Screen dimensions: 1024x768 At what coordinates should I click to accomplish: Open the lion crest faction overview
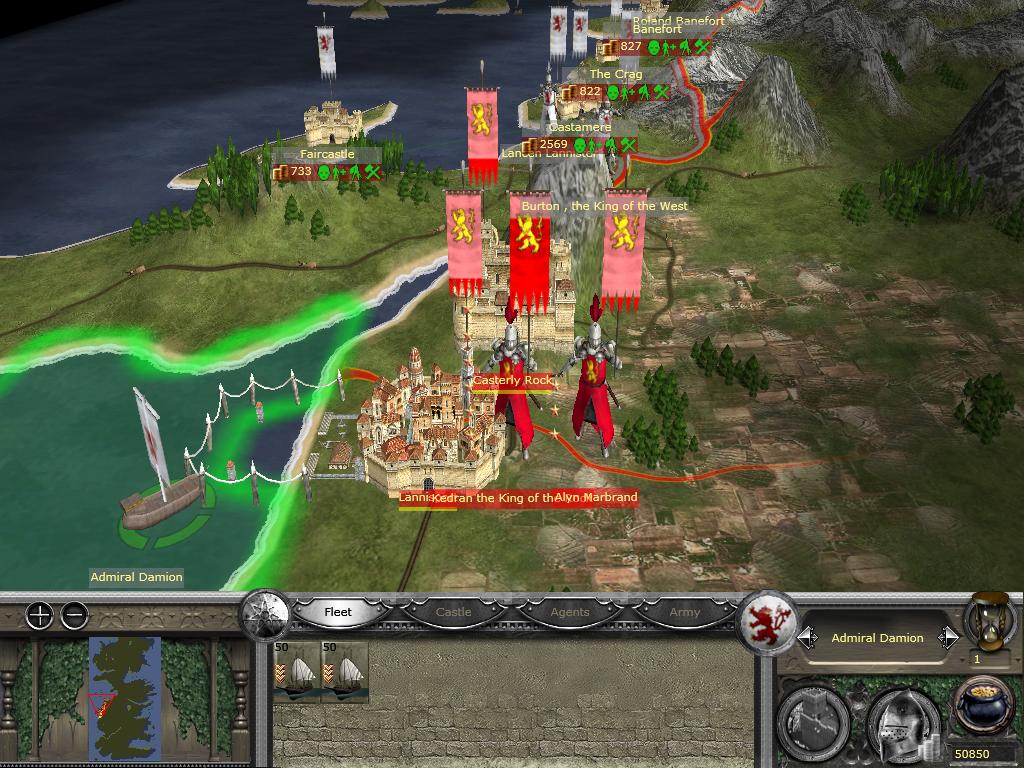pyautogui.click(x=767, y=621)
